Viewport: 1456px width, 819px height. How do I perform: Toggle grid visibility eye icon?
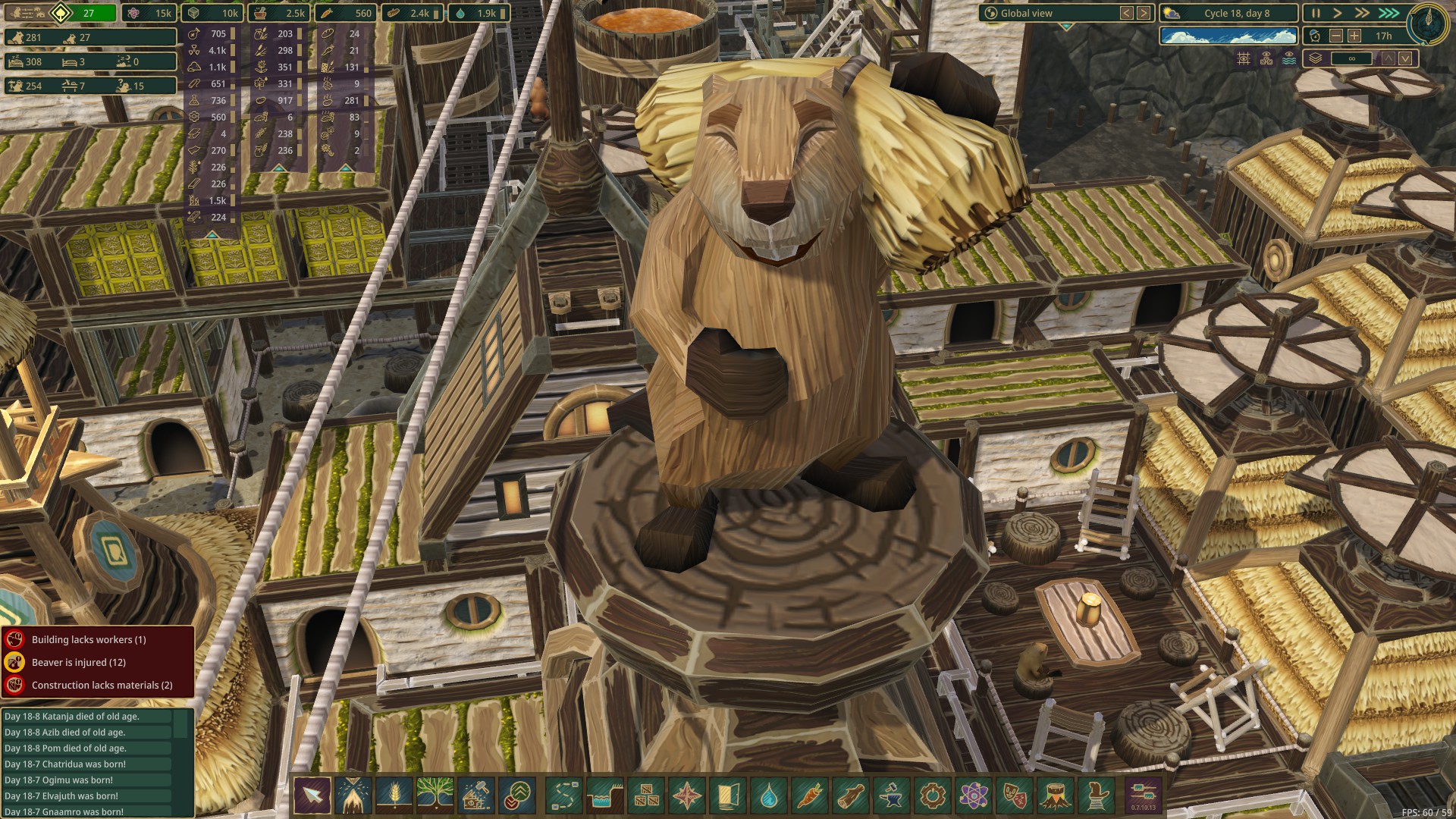pos(1244,58)
